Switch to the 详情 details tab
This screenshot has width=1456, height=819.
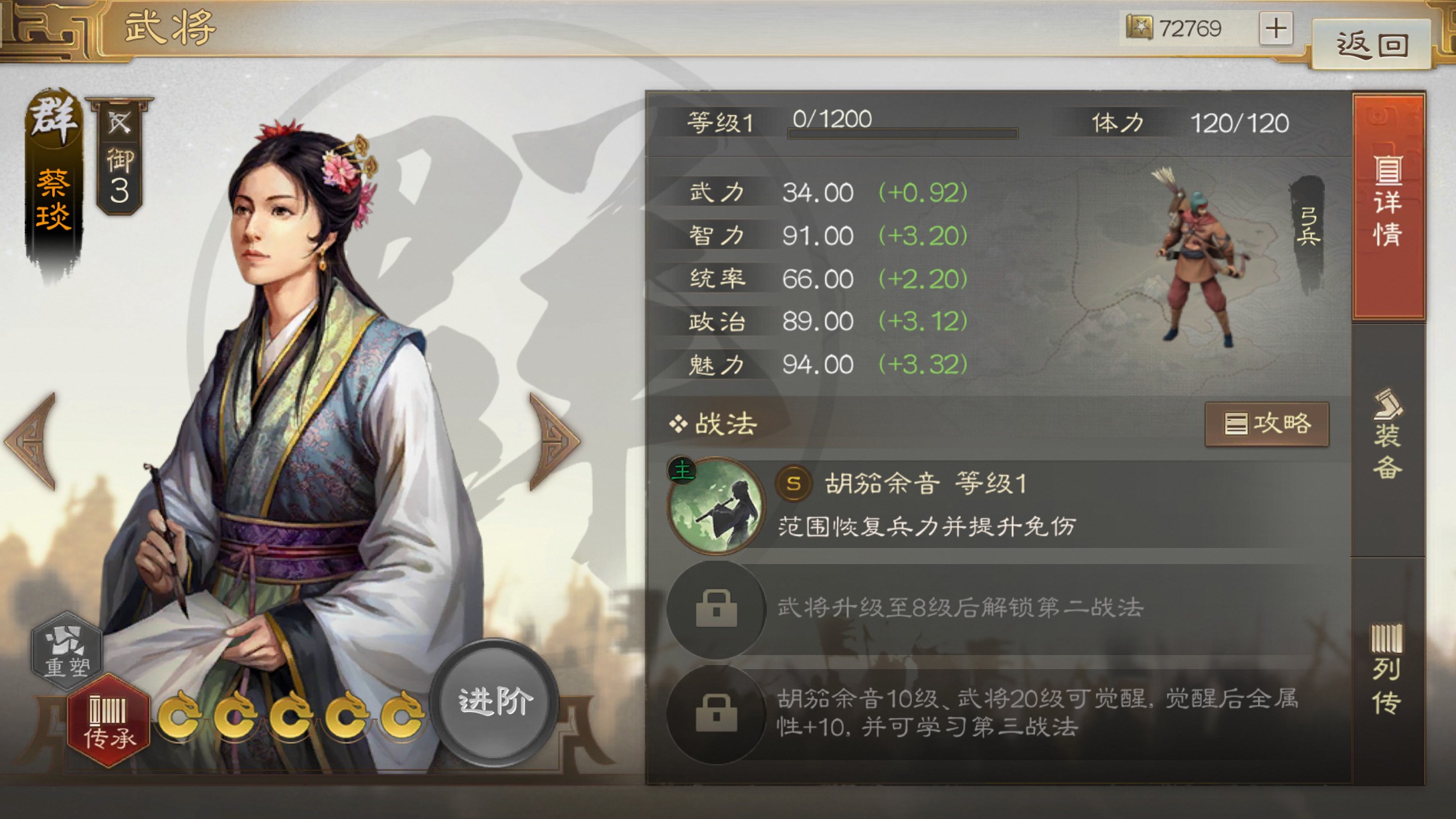[x=1388, y=204]
